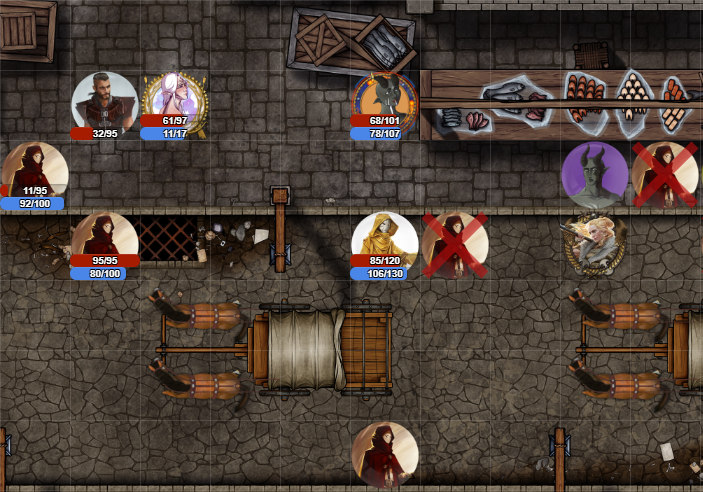Select the white-haired woman token in gold frame
Screen dimensions: 703x492
(x=174, y=101)
